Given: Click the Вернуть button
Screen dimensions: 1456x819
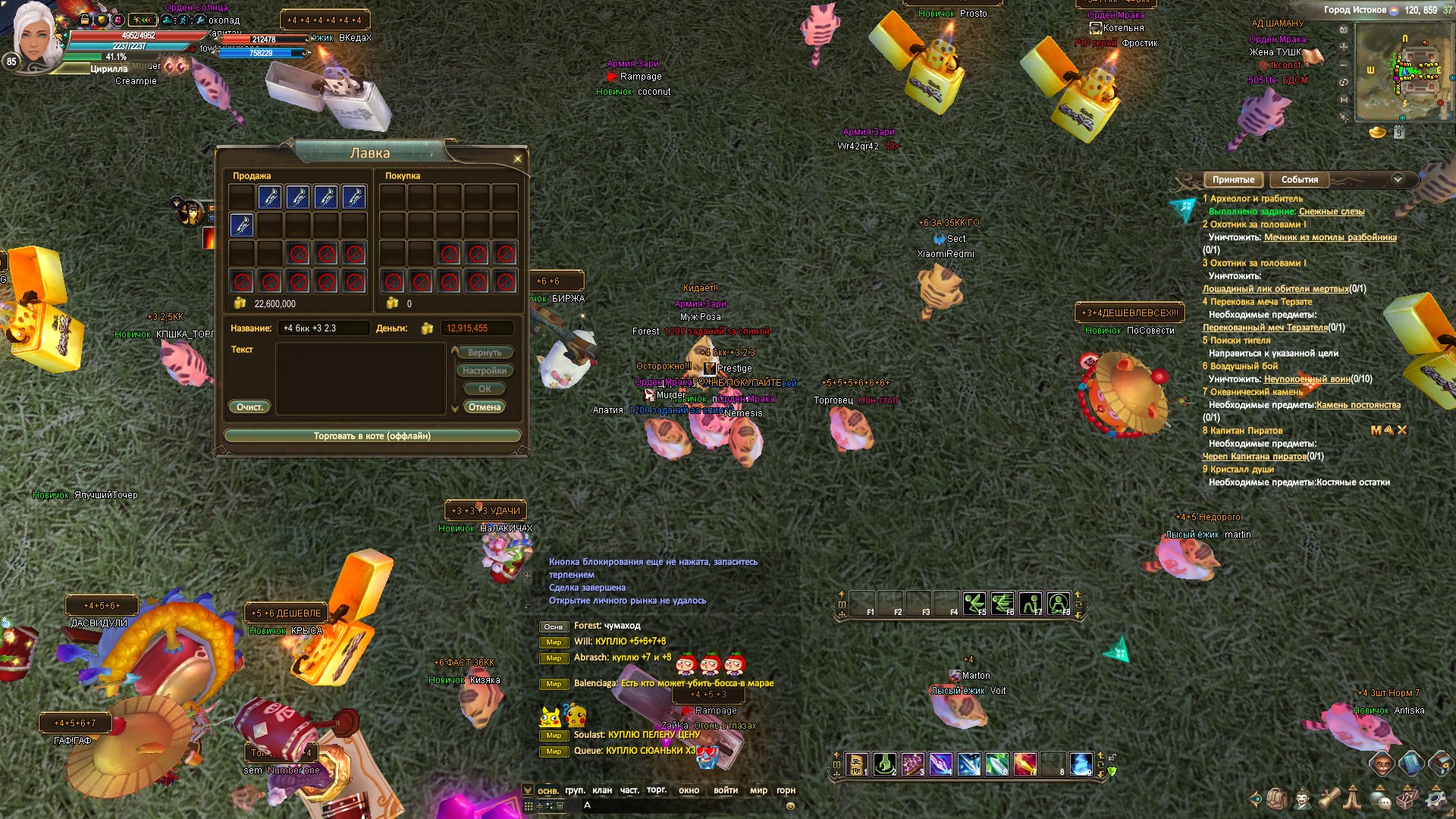Looking at the screenshot, I should coord(484,353).
